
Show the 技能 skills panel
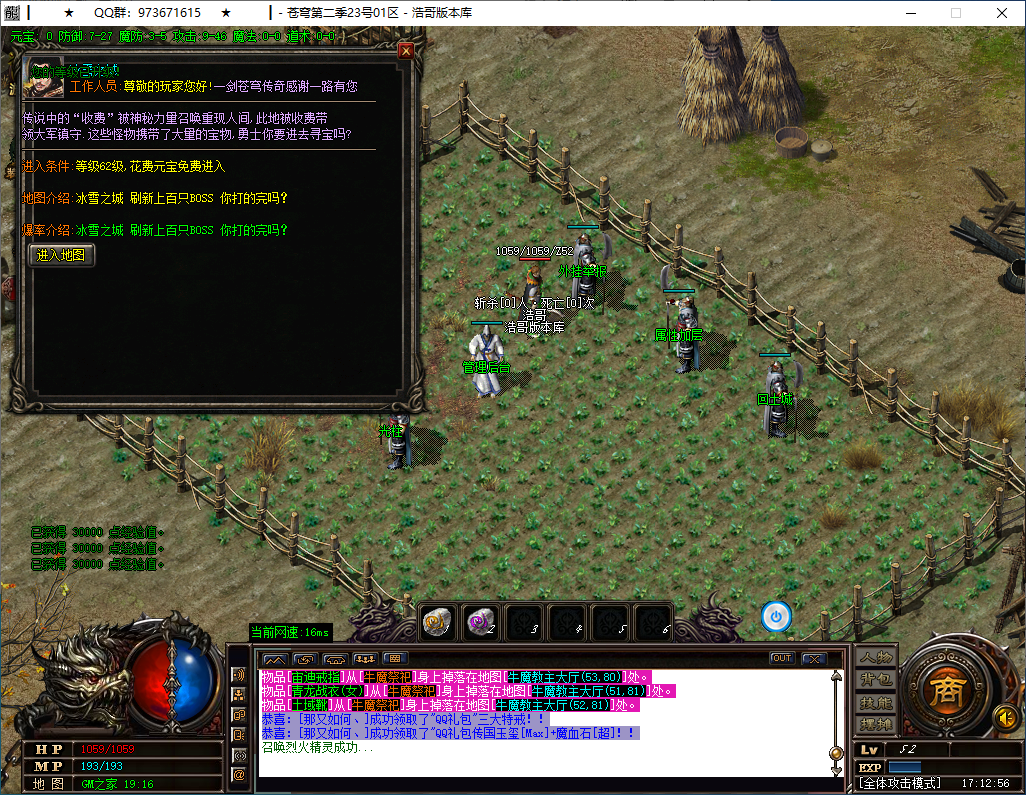tap(876, 702)
